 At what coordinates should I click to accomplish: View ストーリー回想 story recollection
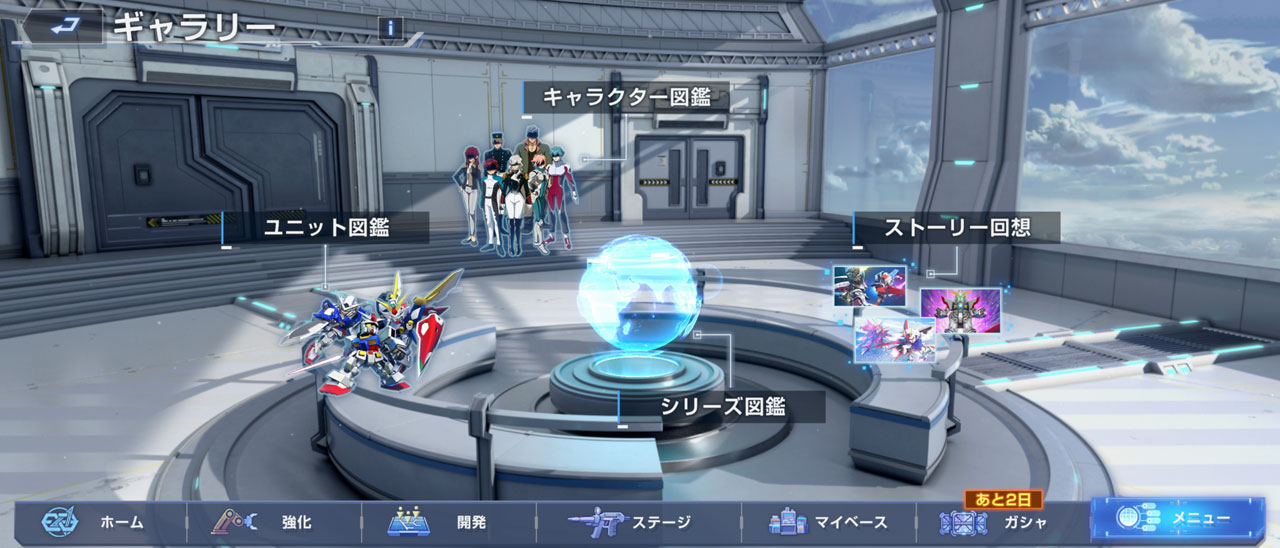click(x=956, y=228)
